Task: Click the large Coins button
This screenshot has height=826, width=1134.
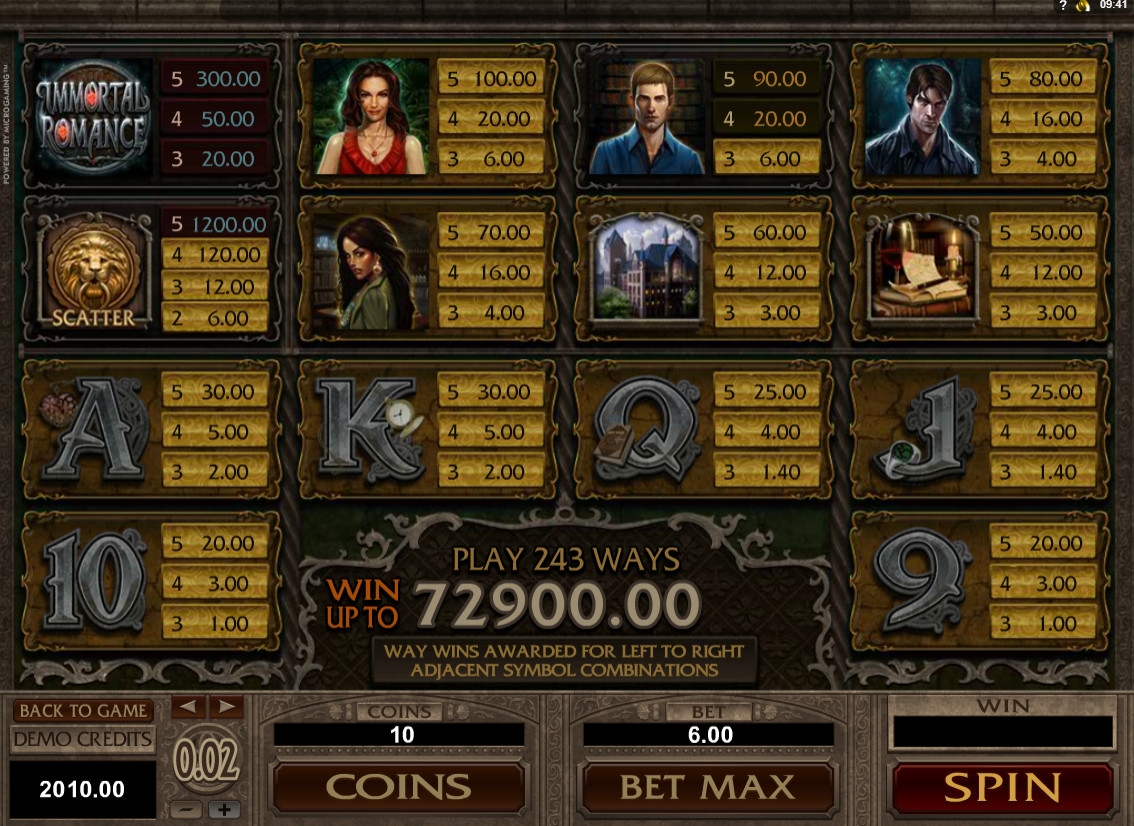Action: point(398,787)
